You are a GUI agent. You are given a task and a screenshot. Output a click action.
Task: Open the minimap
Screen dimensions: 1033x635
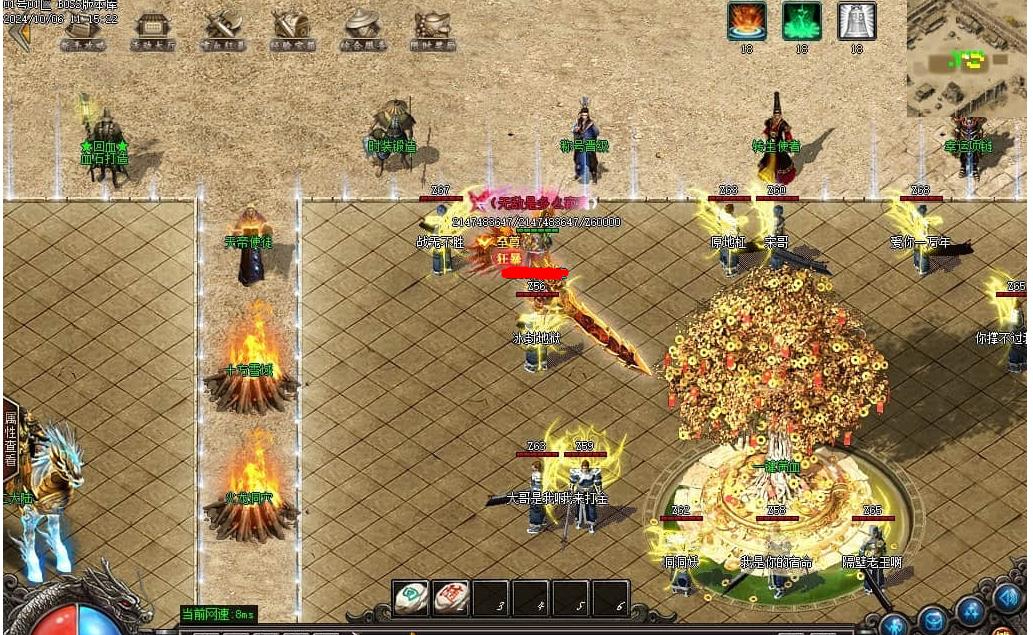pyautogui.click(x=967, y=58)
